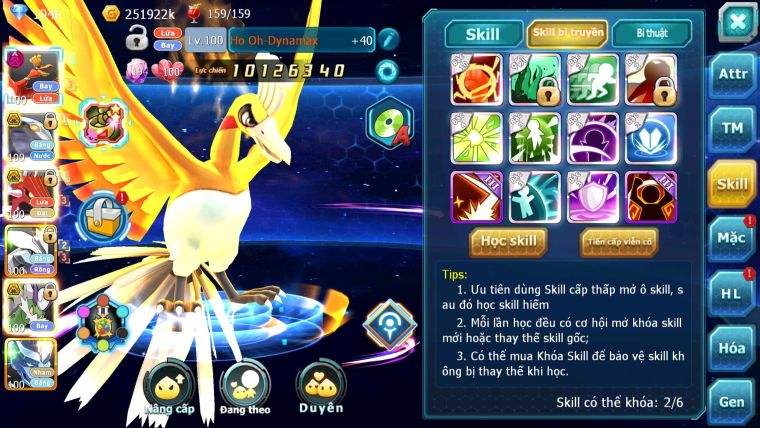Switch to the Skill tab at the panel top

point(483,34)
